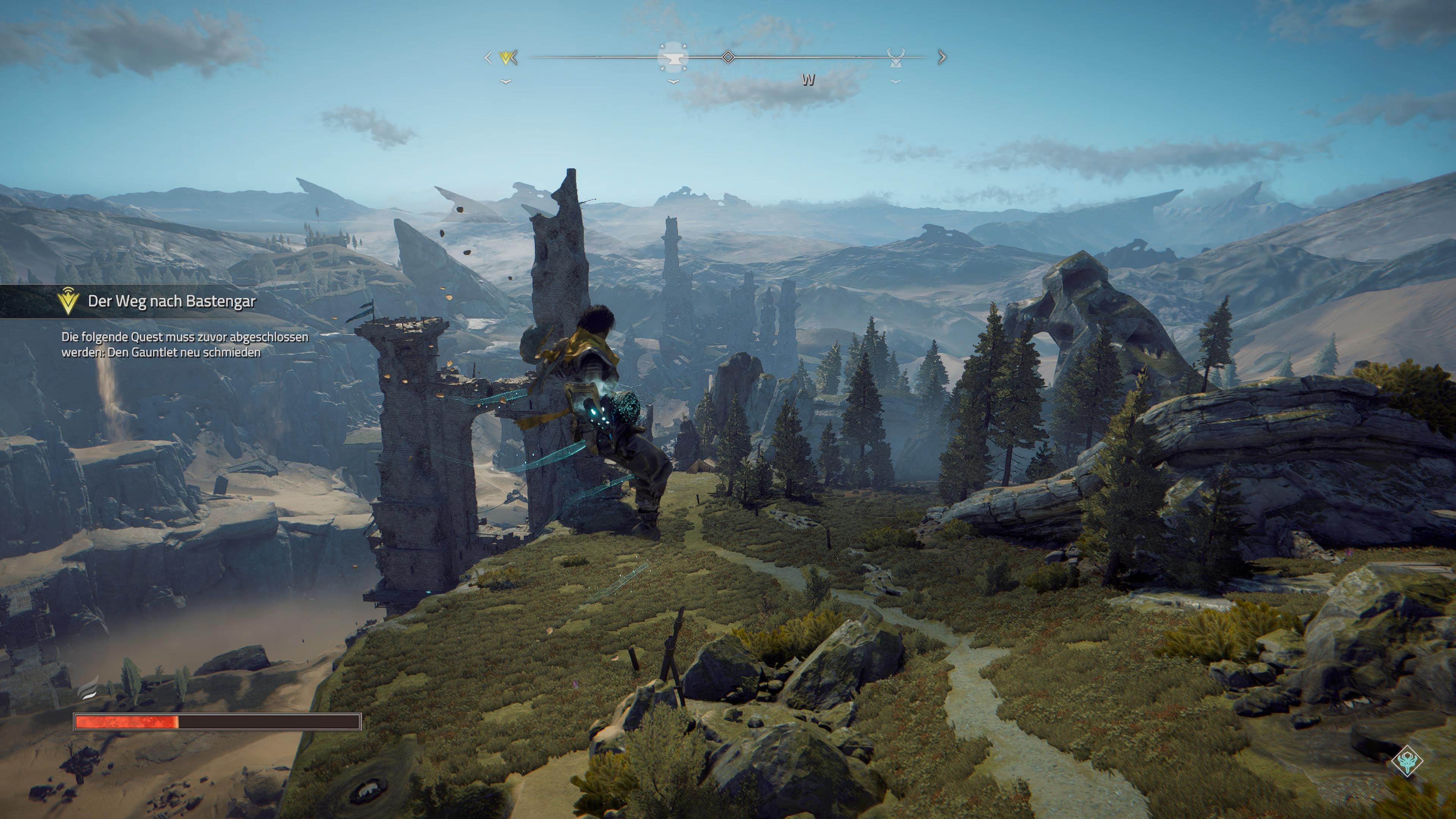Screen dimensions: 1456x819
Task: Click the right arrow of the compass
Action: point(942,57)
